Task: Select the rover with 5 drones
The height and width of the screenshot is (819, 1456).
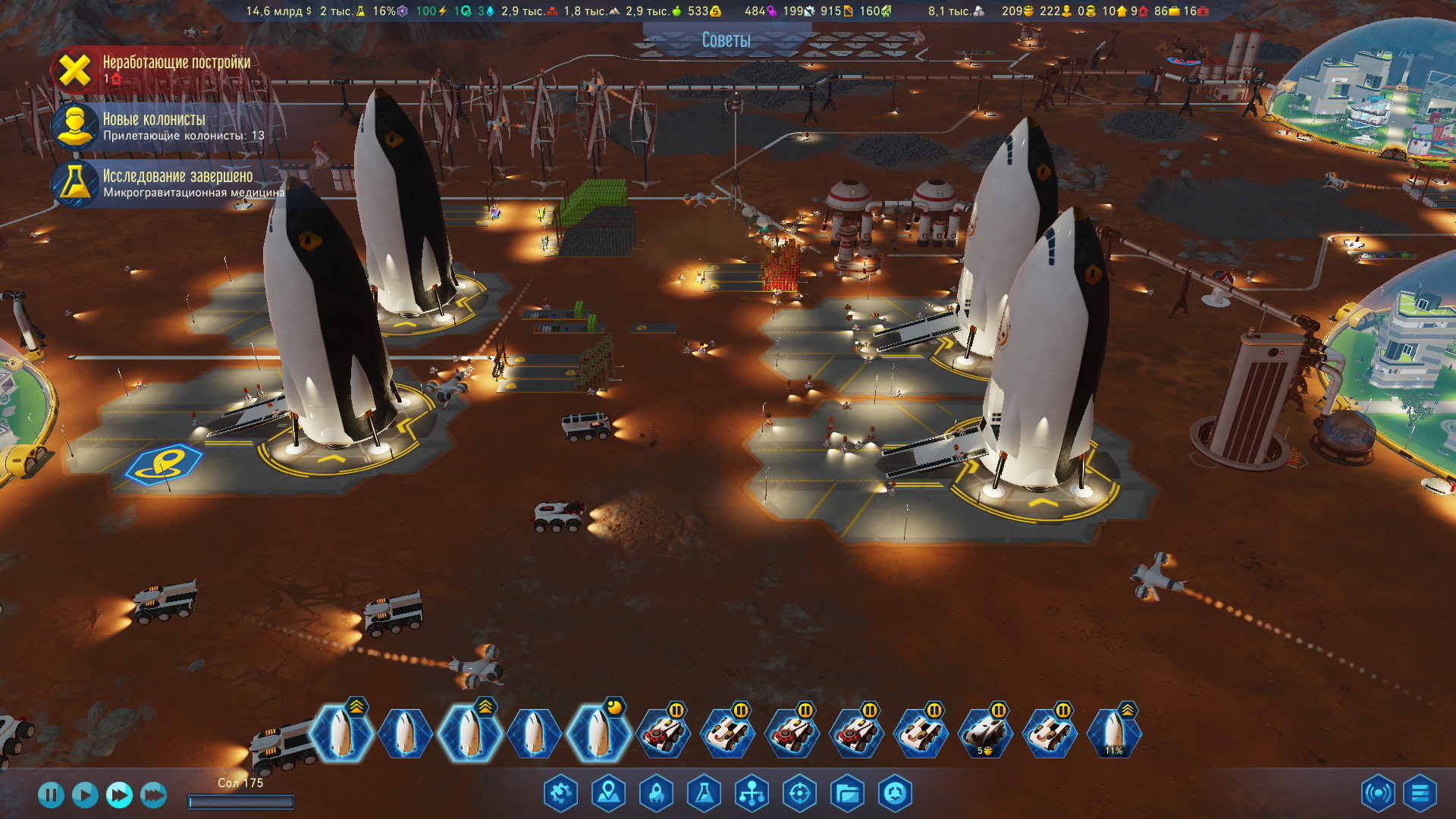Action: tap(984, 733)
